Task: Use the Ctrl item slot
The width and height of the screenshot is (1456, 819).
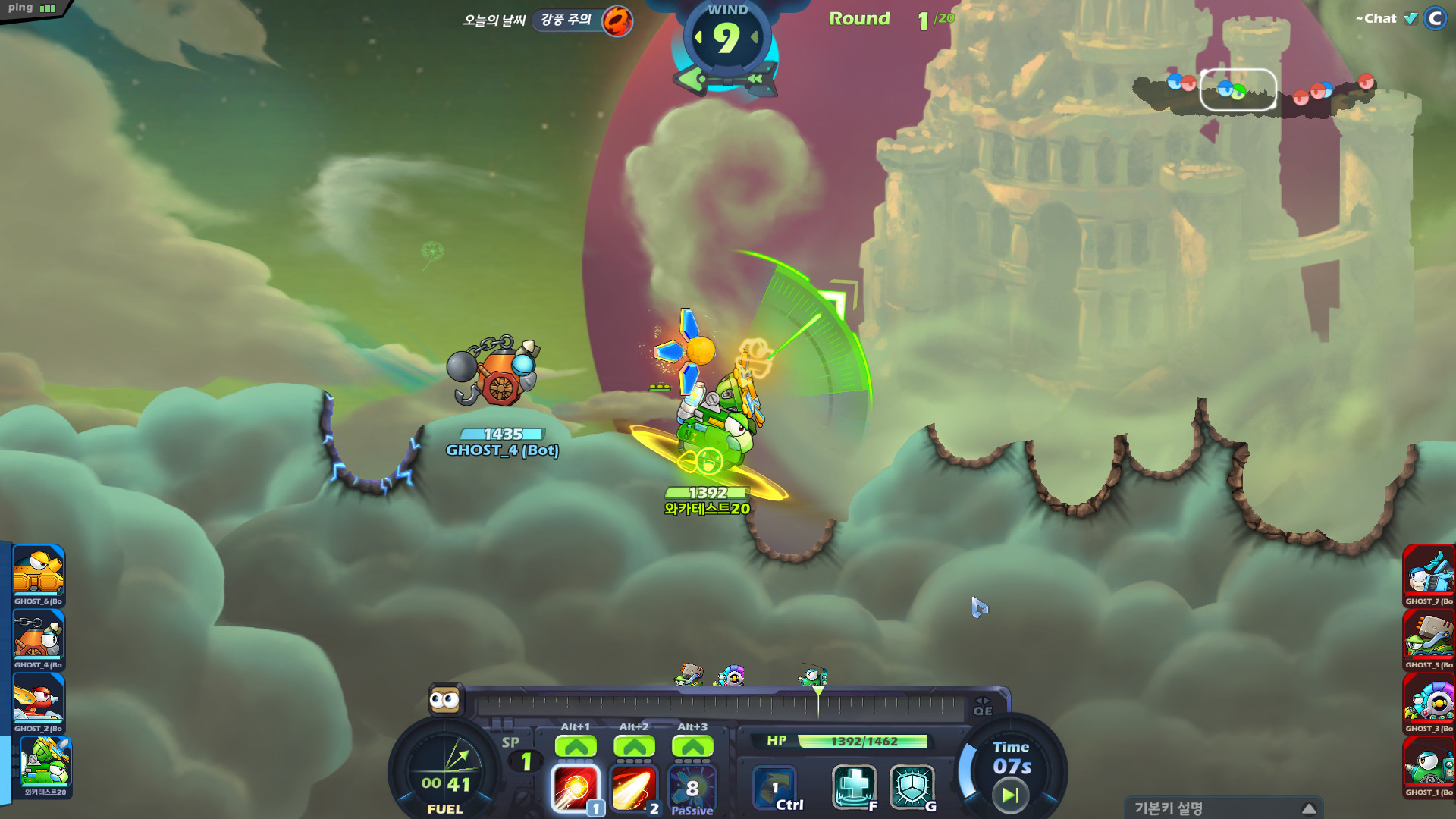Action: pos(775,788)
